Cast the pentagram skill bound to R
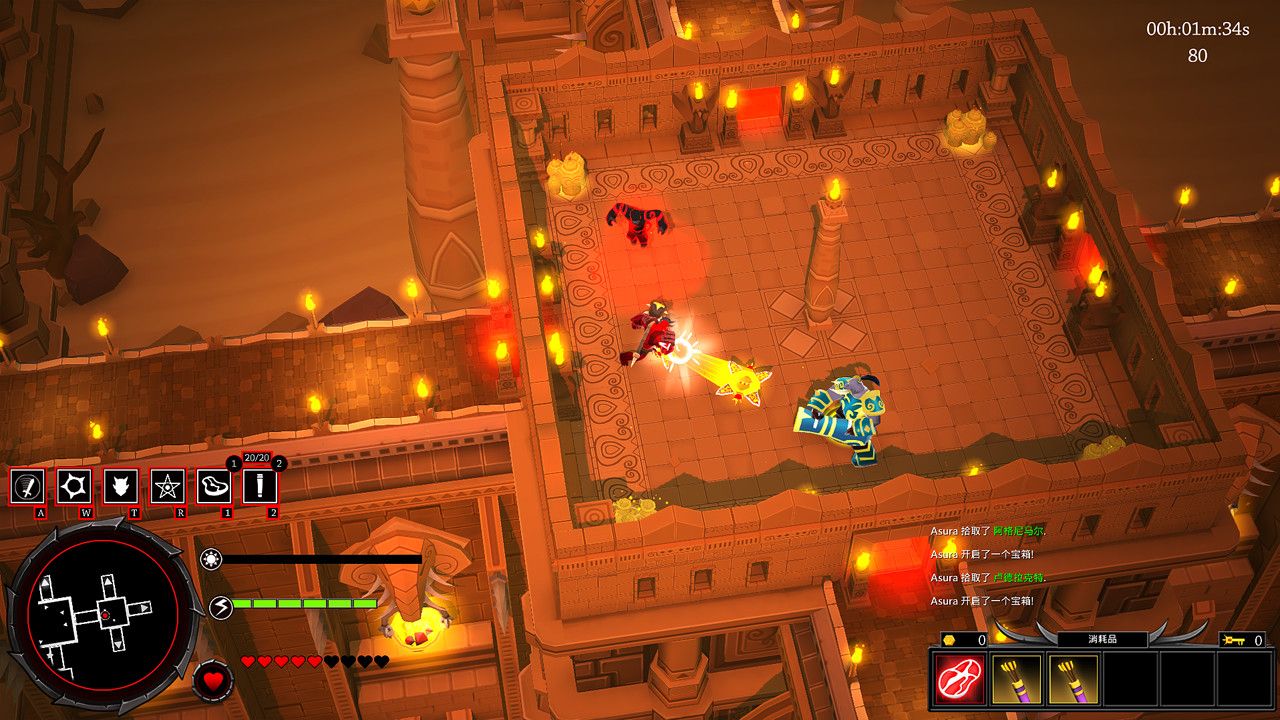1280x720 pixels. tap(168, 487)
